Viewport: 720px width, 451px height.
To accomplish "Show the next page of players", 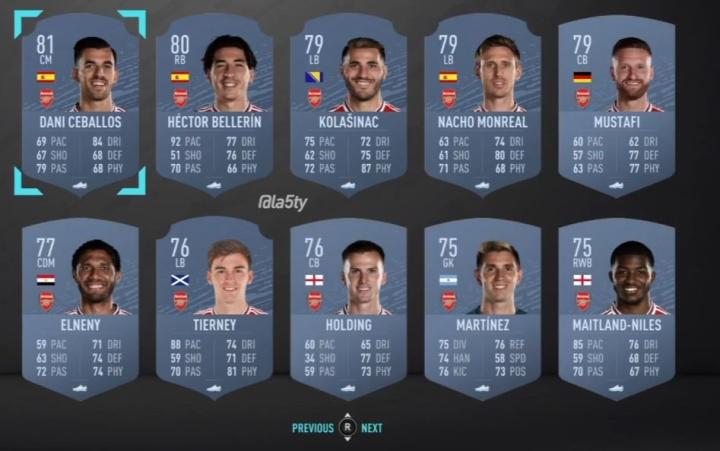I will [372, 428].
